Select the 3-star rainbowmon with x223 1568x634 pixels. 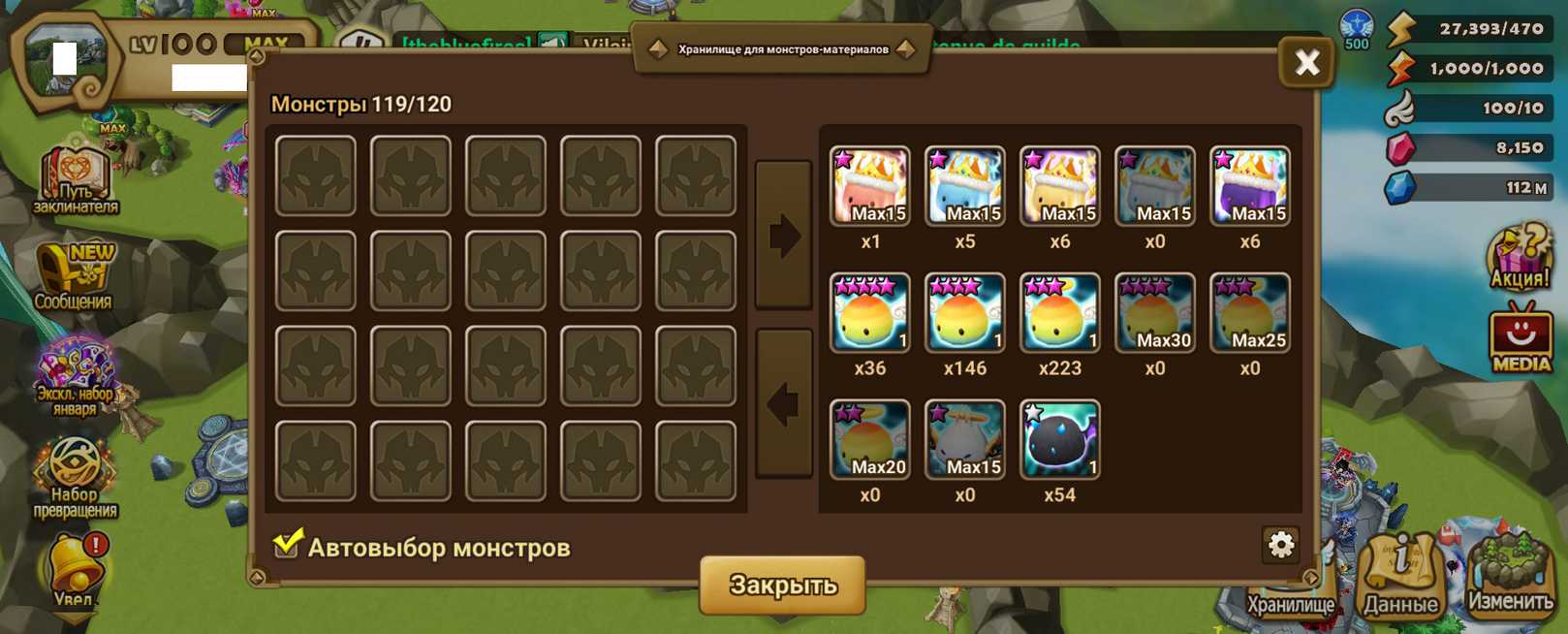[1059, 313]
